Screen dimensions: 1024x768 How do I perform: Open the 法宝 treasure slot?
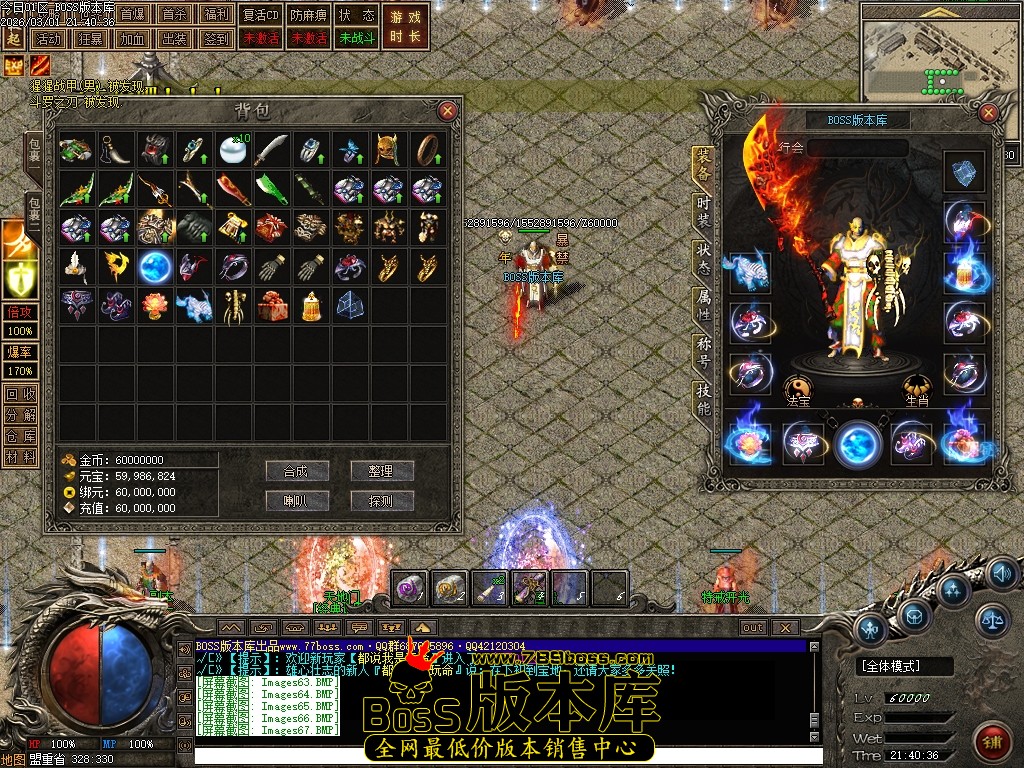click(x=797, y=389)
